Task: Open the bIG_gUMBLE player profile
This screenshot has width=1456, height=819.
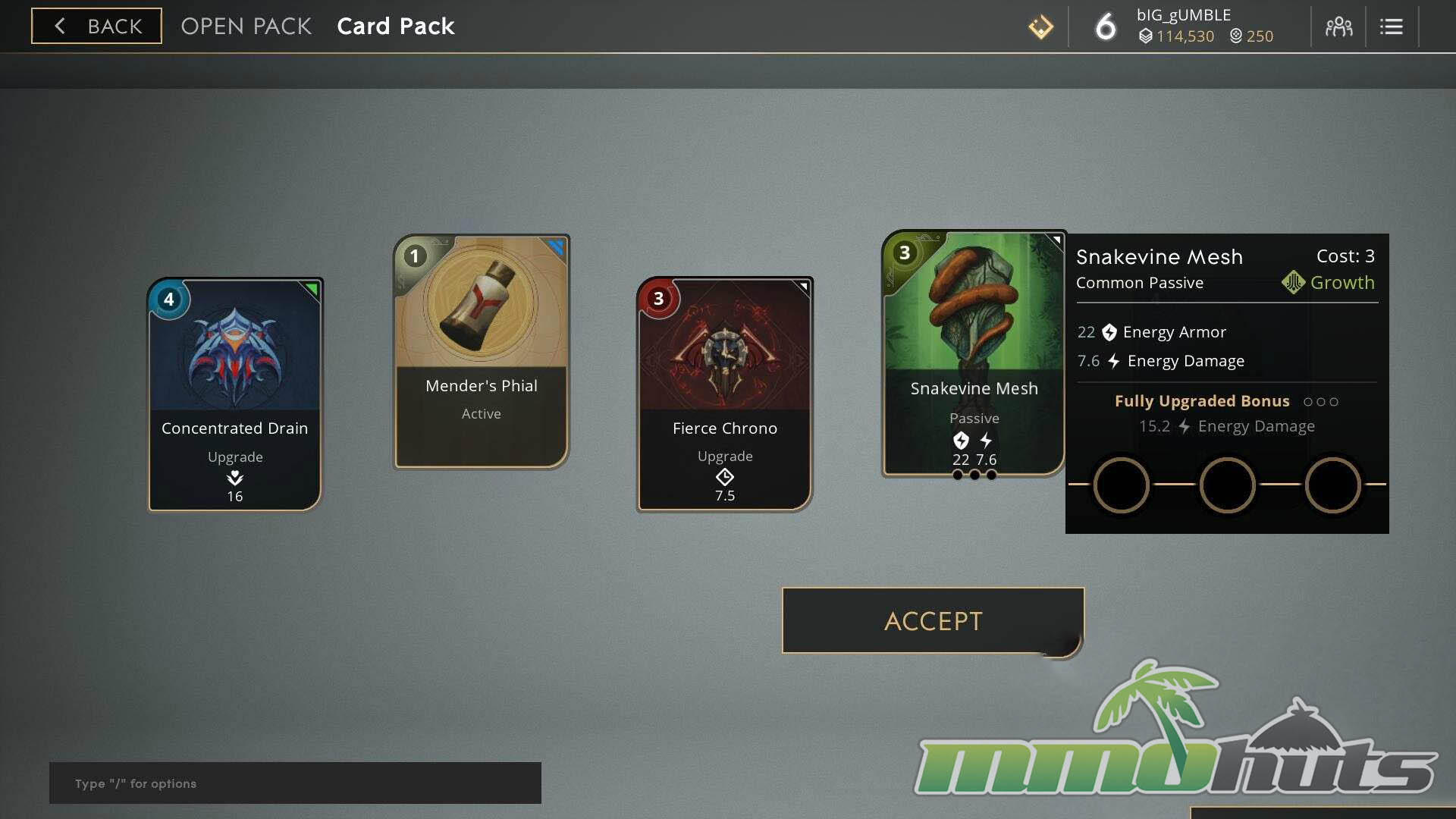Action: [x=1183, y=15]
